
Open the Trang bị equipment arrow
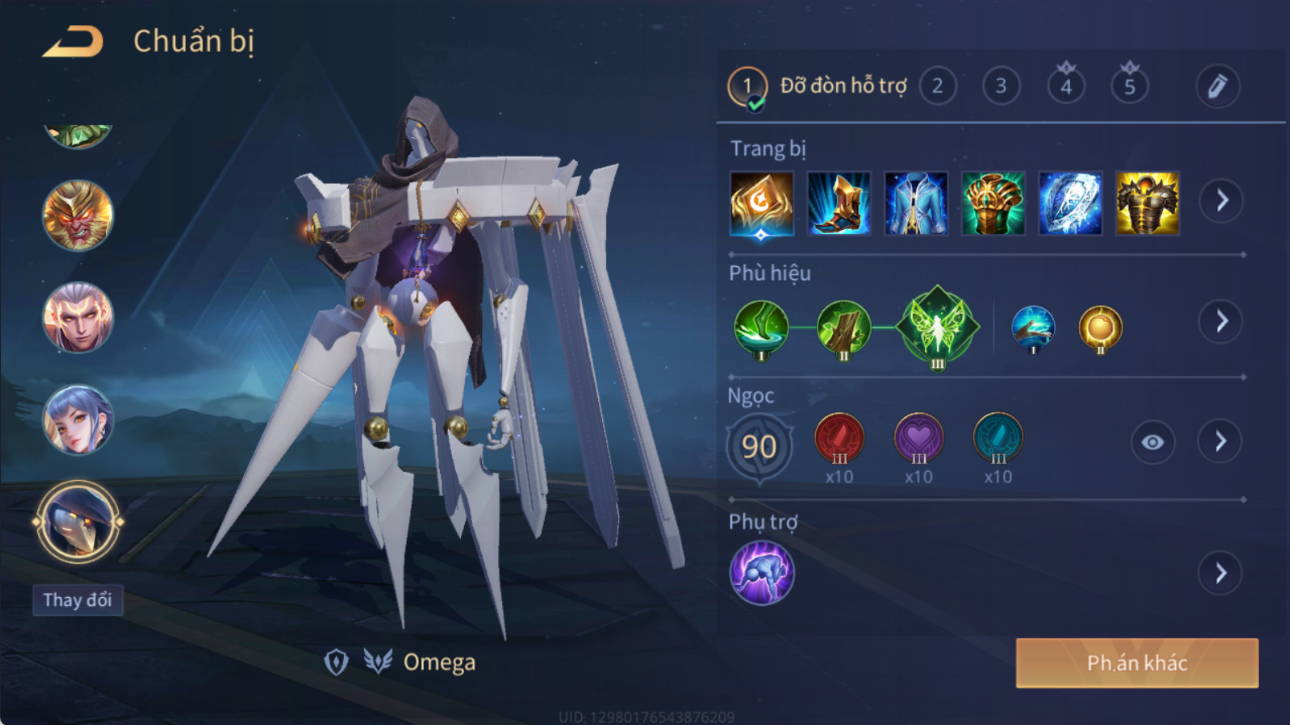tap(1222, 201)
